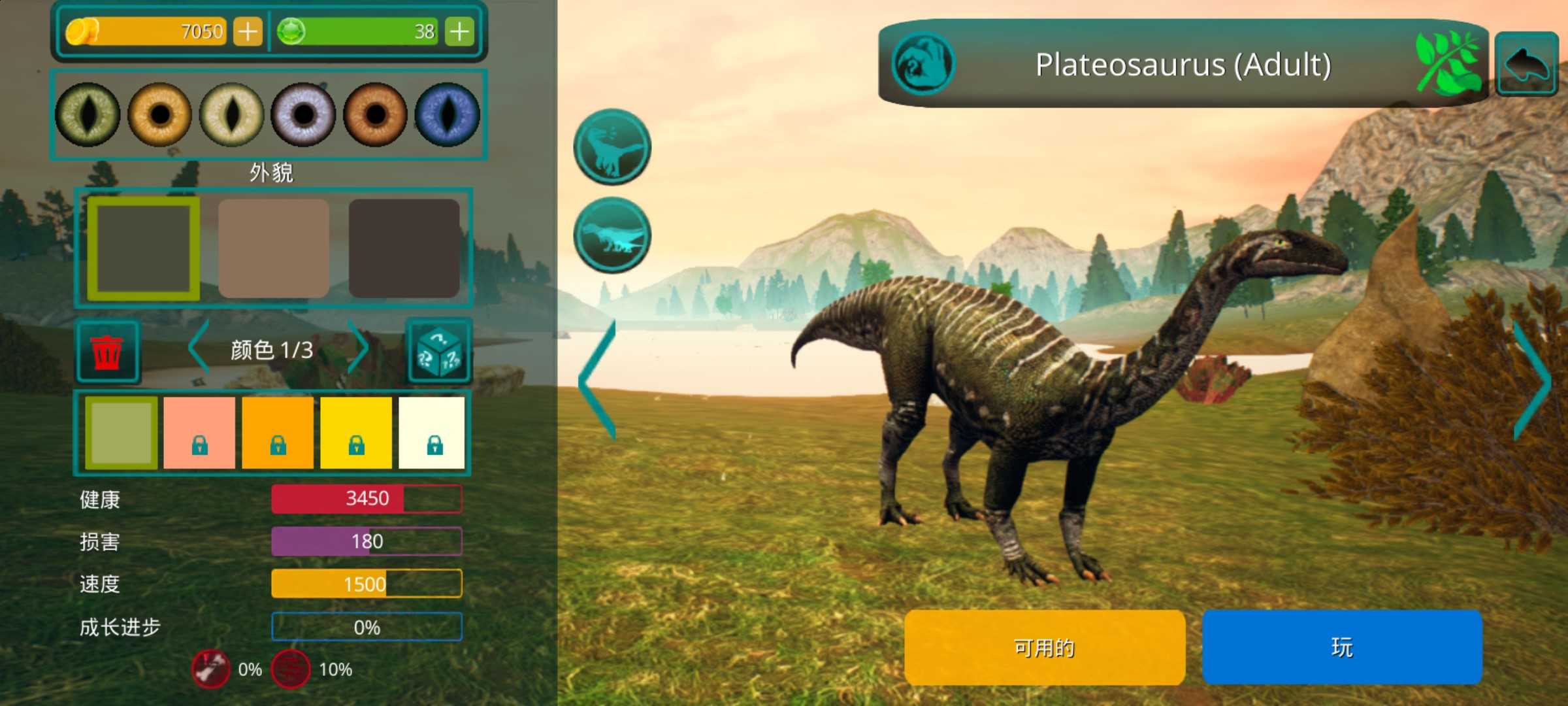This screenshot has width=1568, height=706.
Task: Pick the locked yellow color swatch
Action: point(356,433)
